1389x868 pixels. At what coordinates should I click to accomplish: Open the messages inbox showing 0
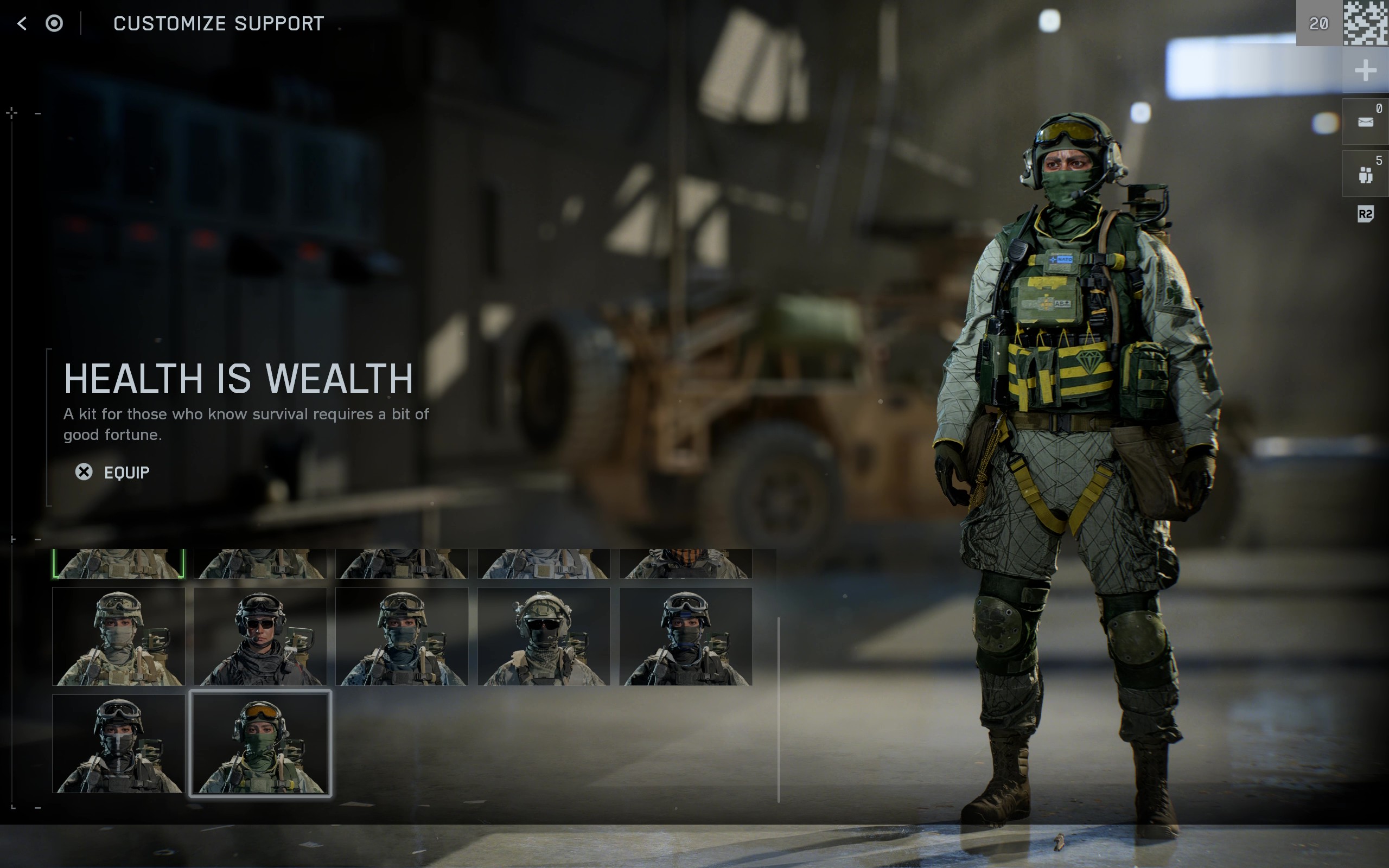click(x=1367, y=120)
